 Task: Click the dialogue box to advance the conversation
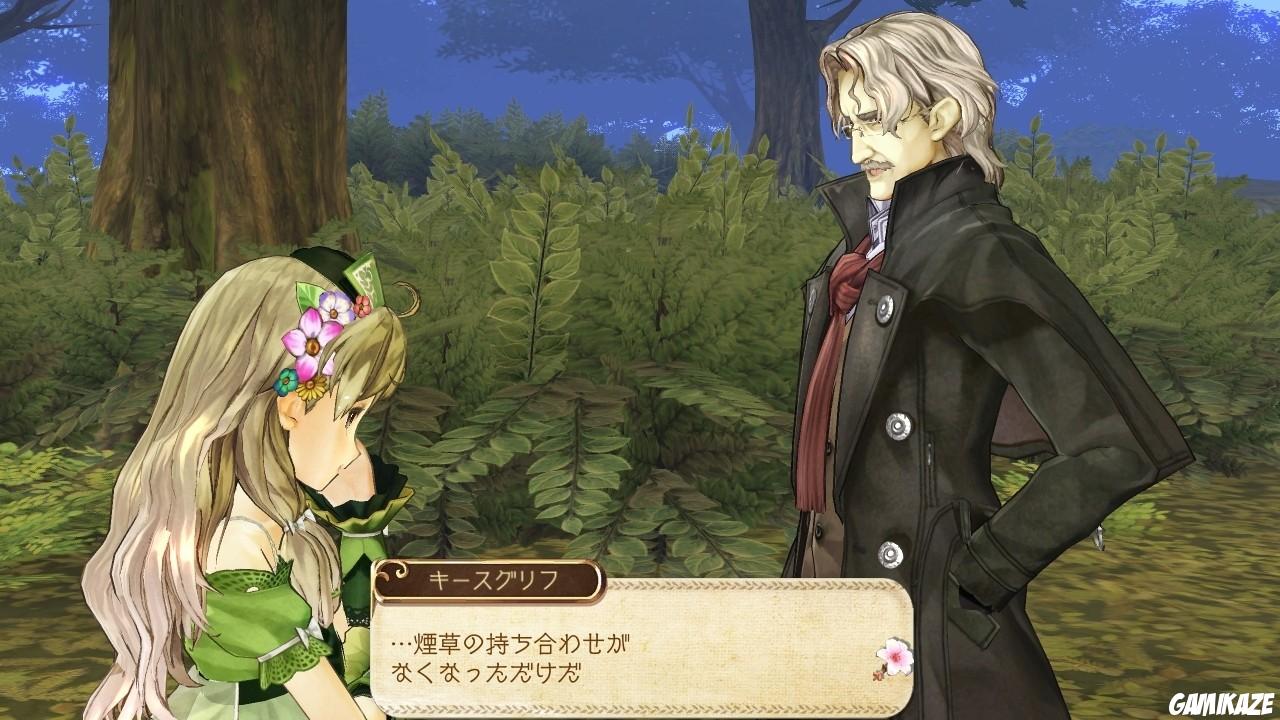point(650,650)
